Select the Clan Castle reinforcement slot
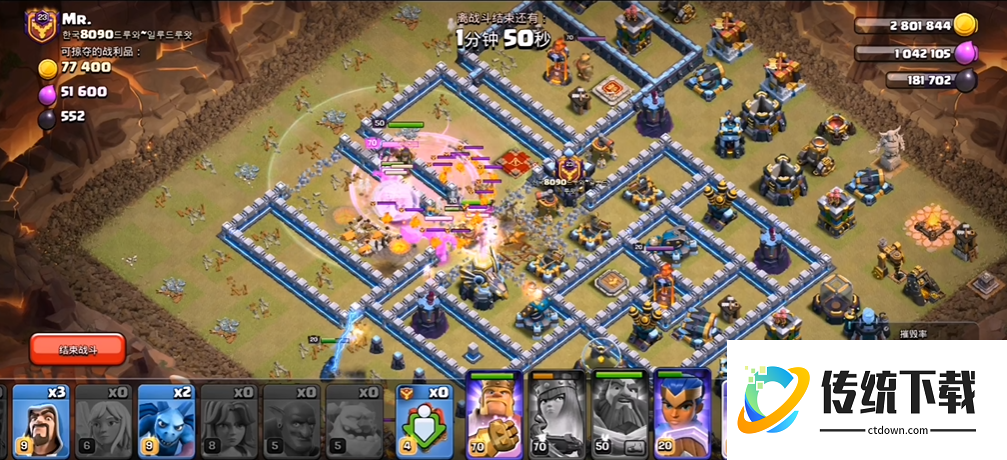Screen dimensions: 1007x460 click(x=419, y=420)
